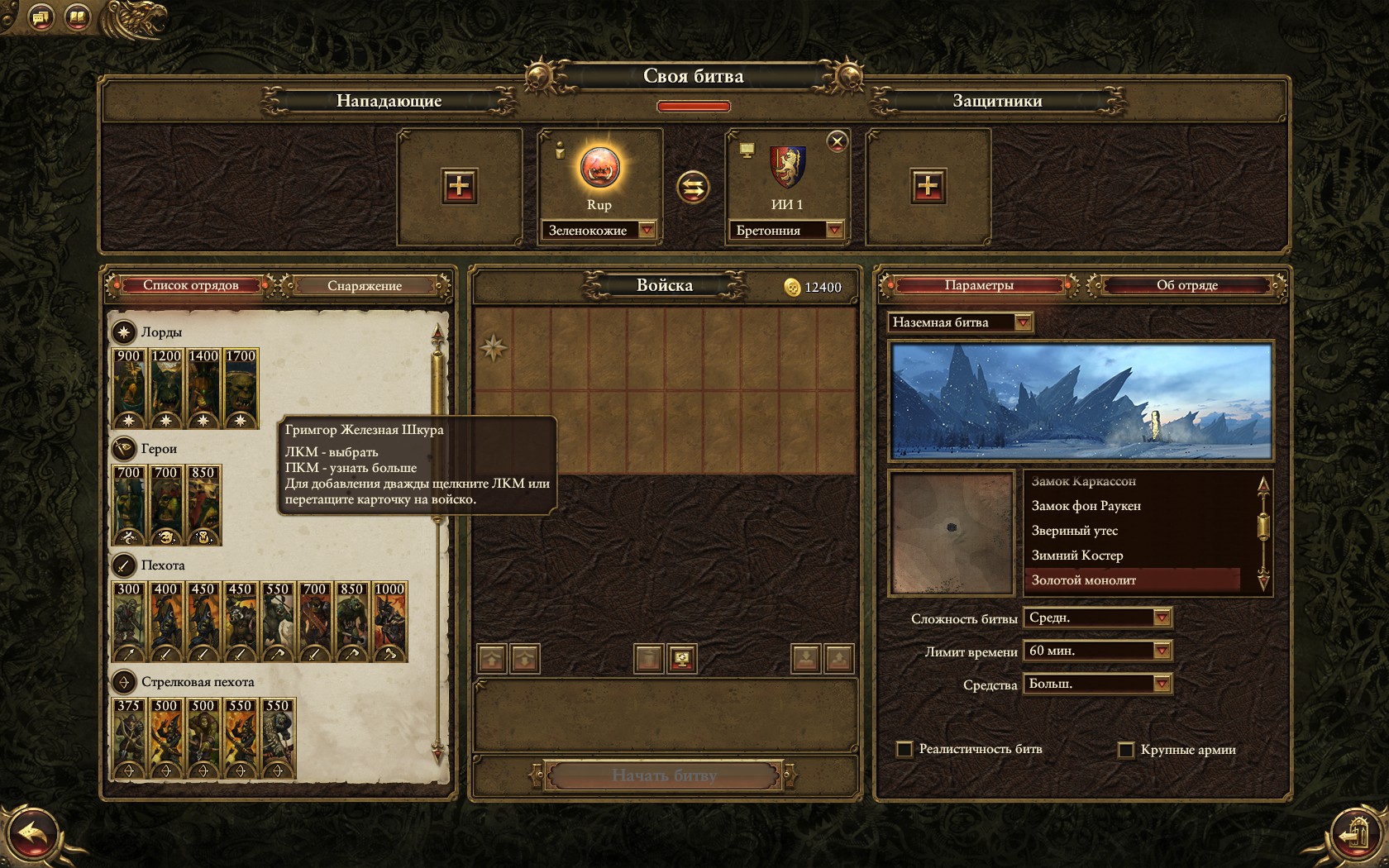
Task: Show the Об отряде tab
Action: coord(1186,285)
